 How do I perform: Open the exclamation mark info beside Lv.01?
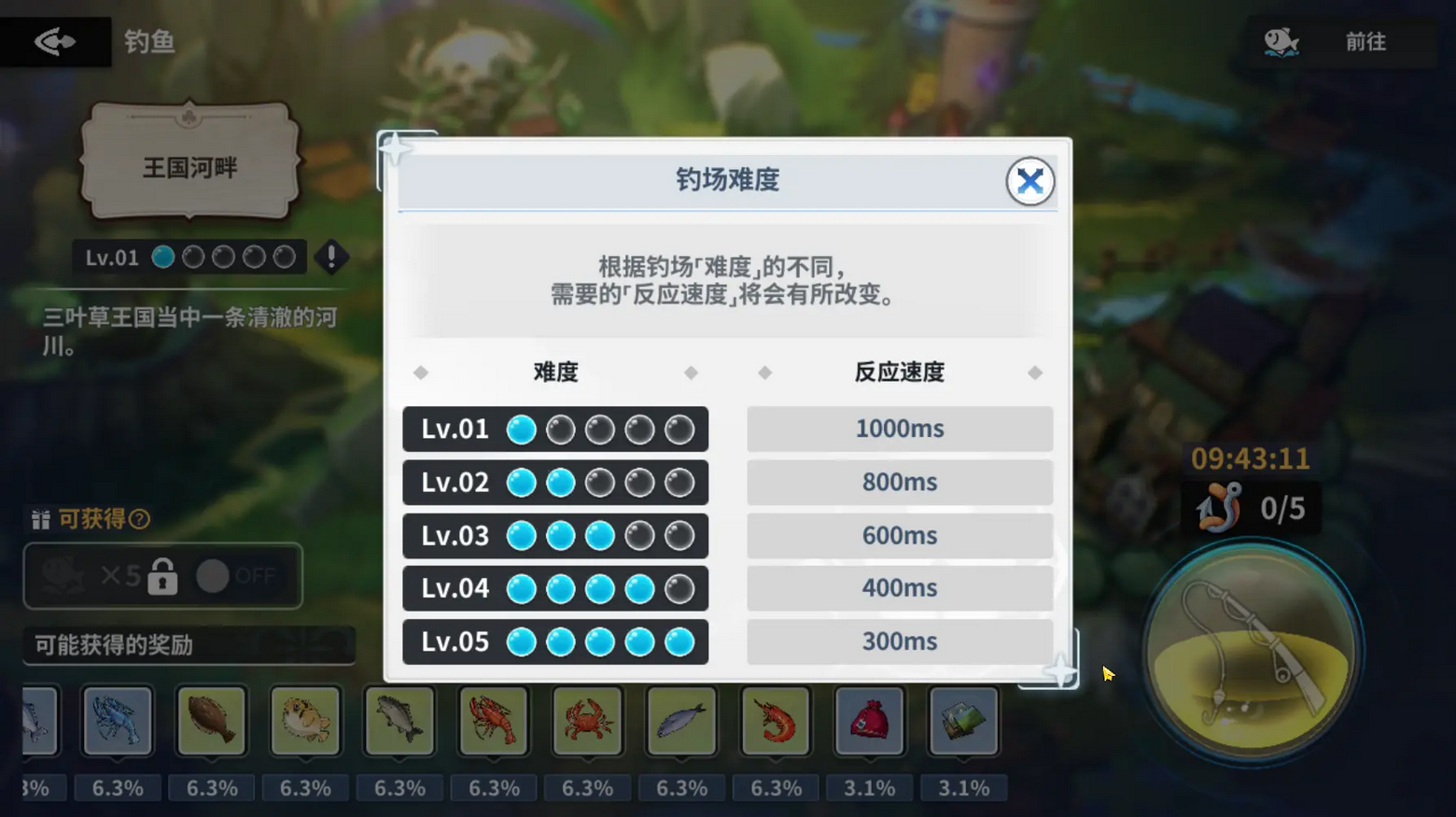click(332, 259)
